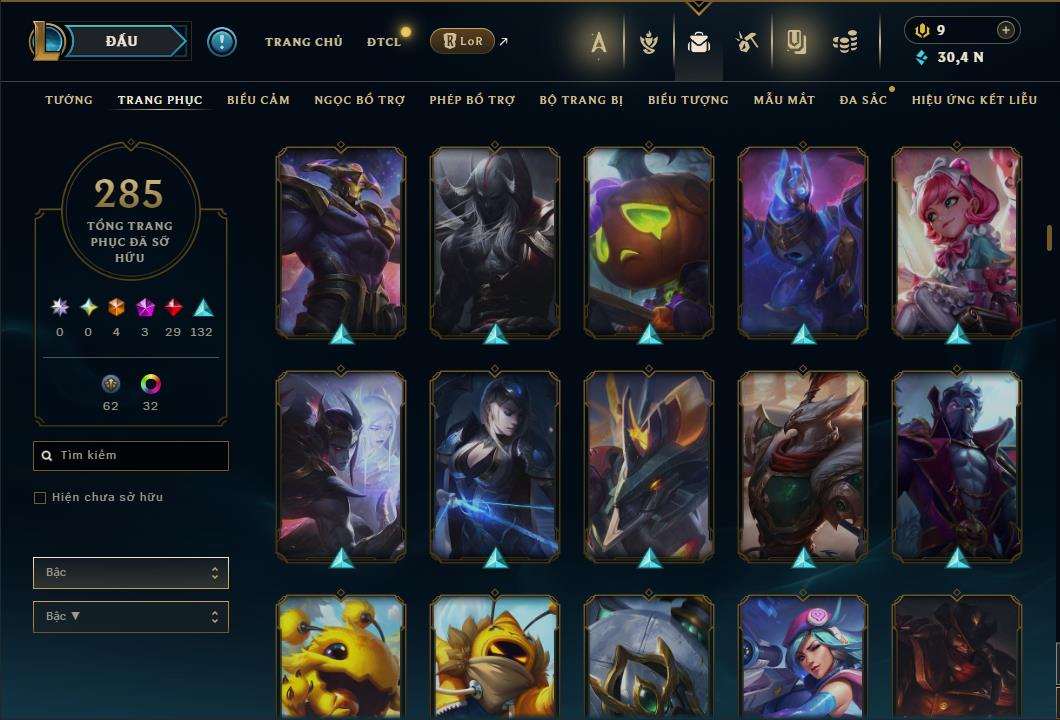Click the plus button beside currency

tap(1005, 30)
